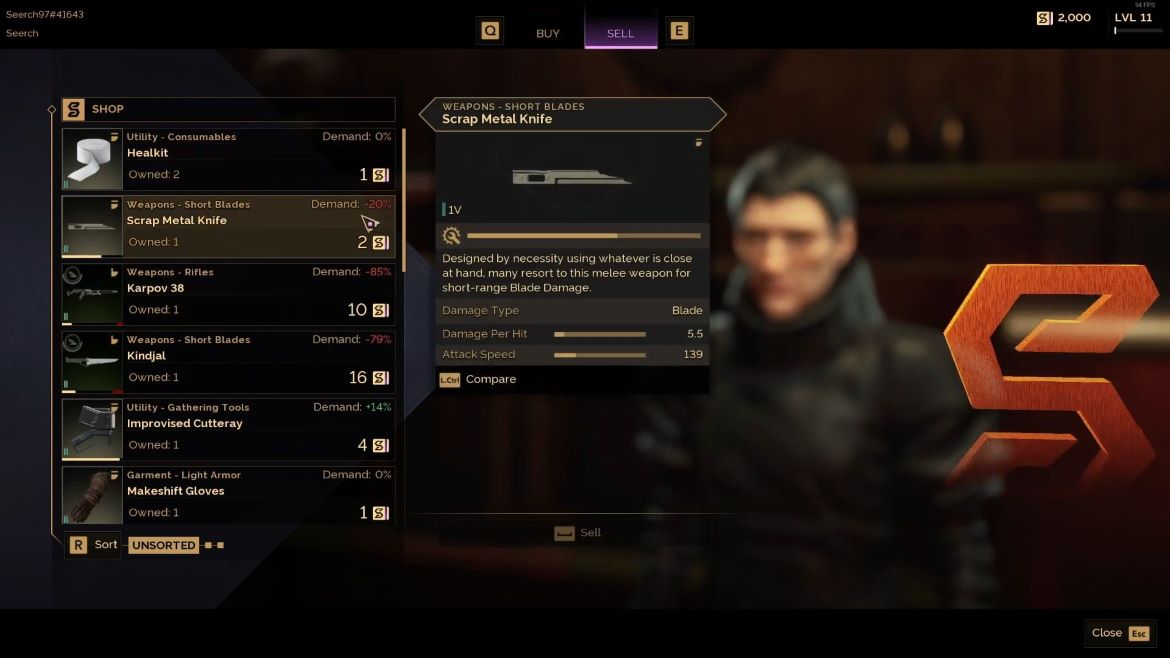
Task: Choose the Healkit item row
Action: (x=228, y=159)
